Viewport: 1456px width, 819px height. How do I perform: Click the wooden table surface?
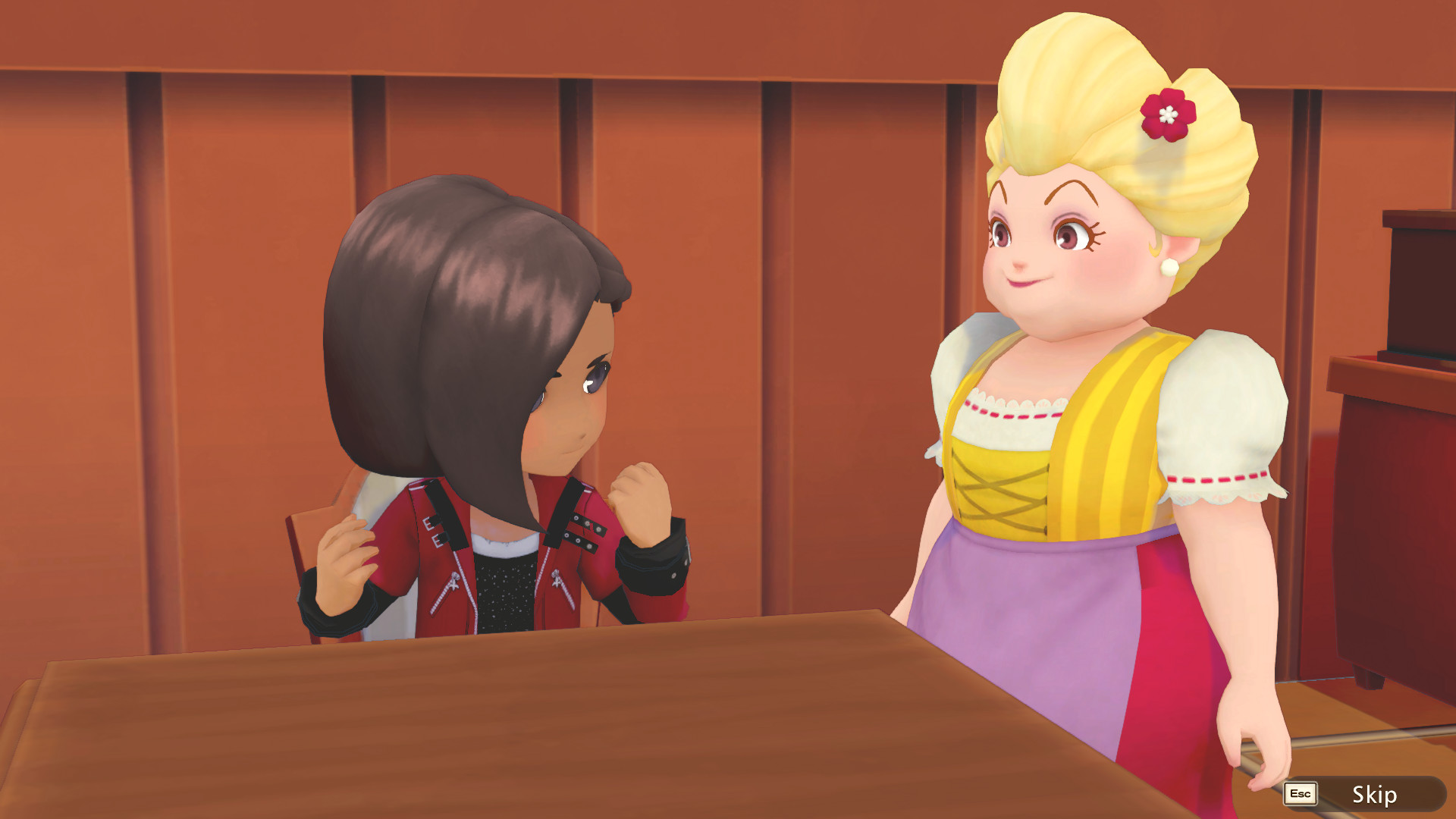pos(455,743)
